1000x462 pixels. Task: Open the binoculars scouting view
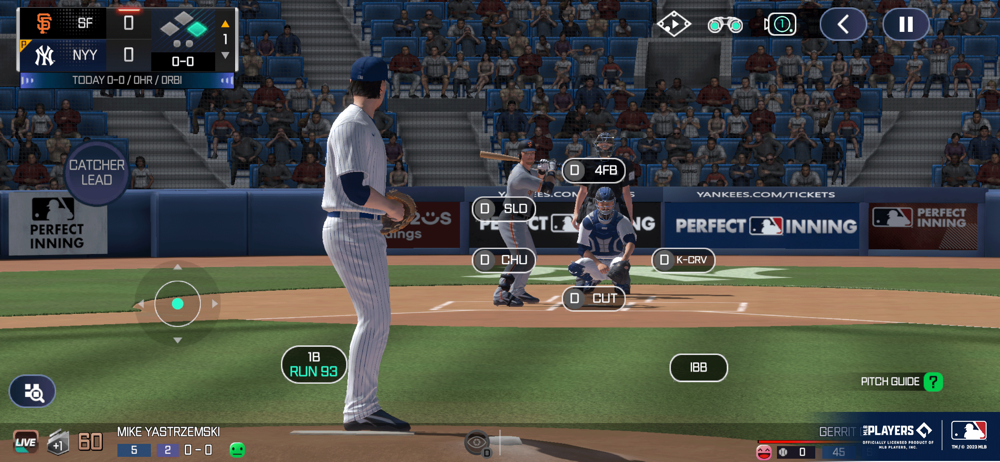725,24
